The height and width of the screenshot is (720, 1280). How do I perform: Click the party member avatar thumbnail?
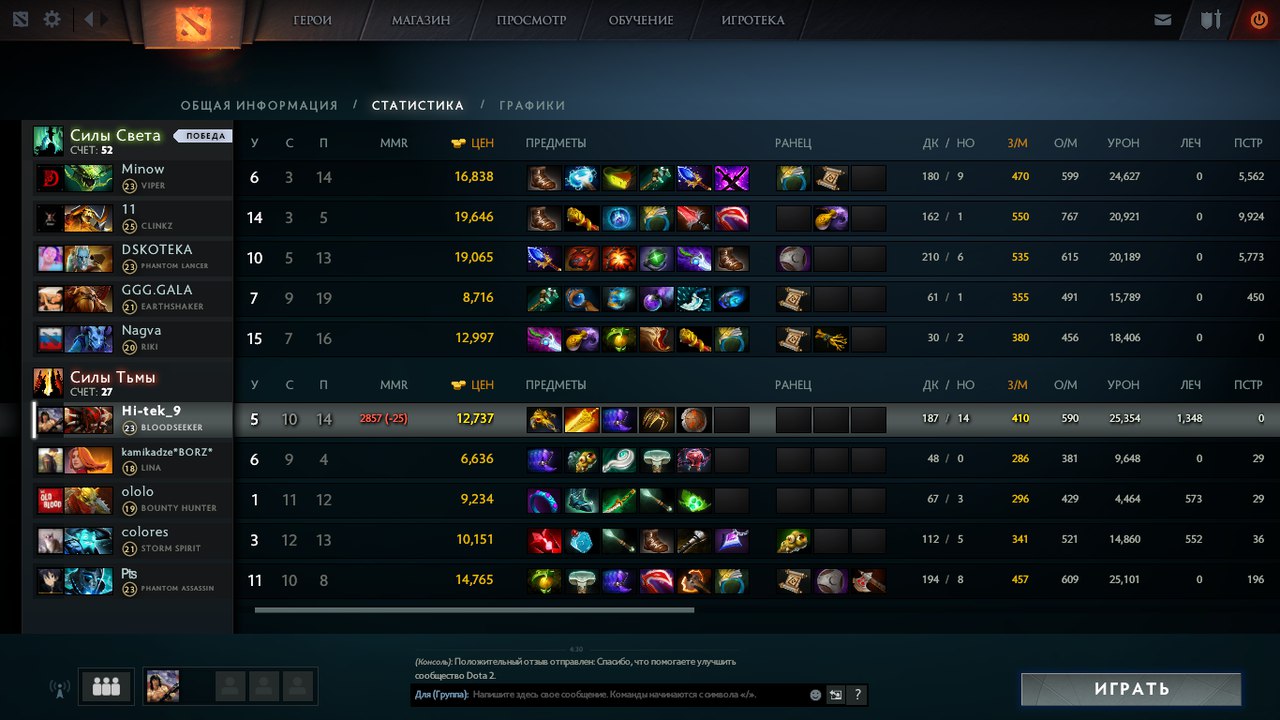(162, 687)
